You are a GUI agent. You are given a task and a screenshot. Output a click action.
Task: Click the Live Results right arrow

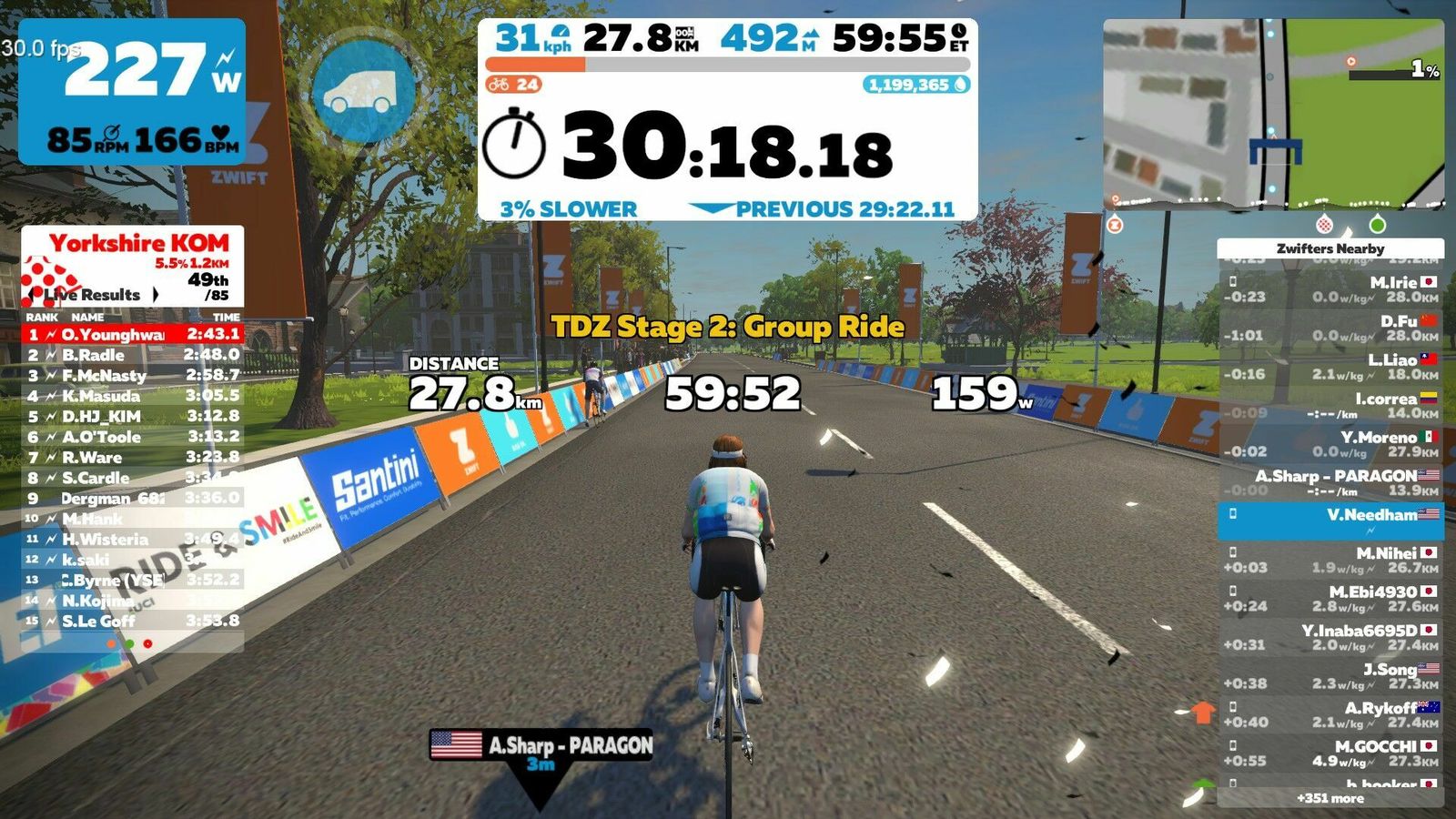[156, 295]
